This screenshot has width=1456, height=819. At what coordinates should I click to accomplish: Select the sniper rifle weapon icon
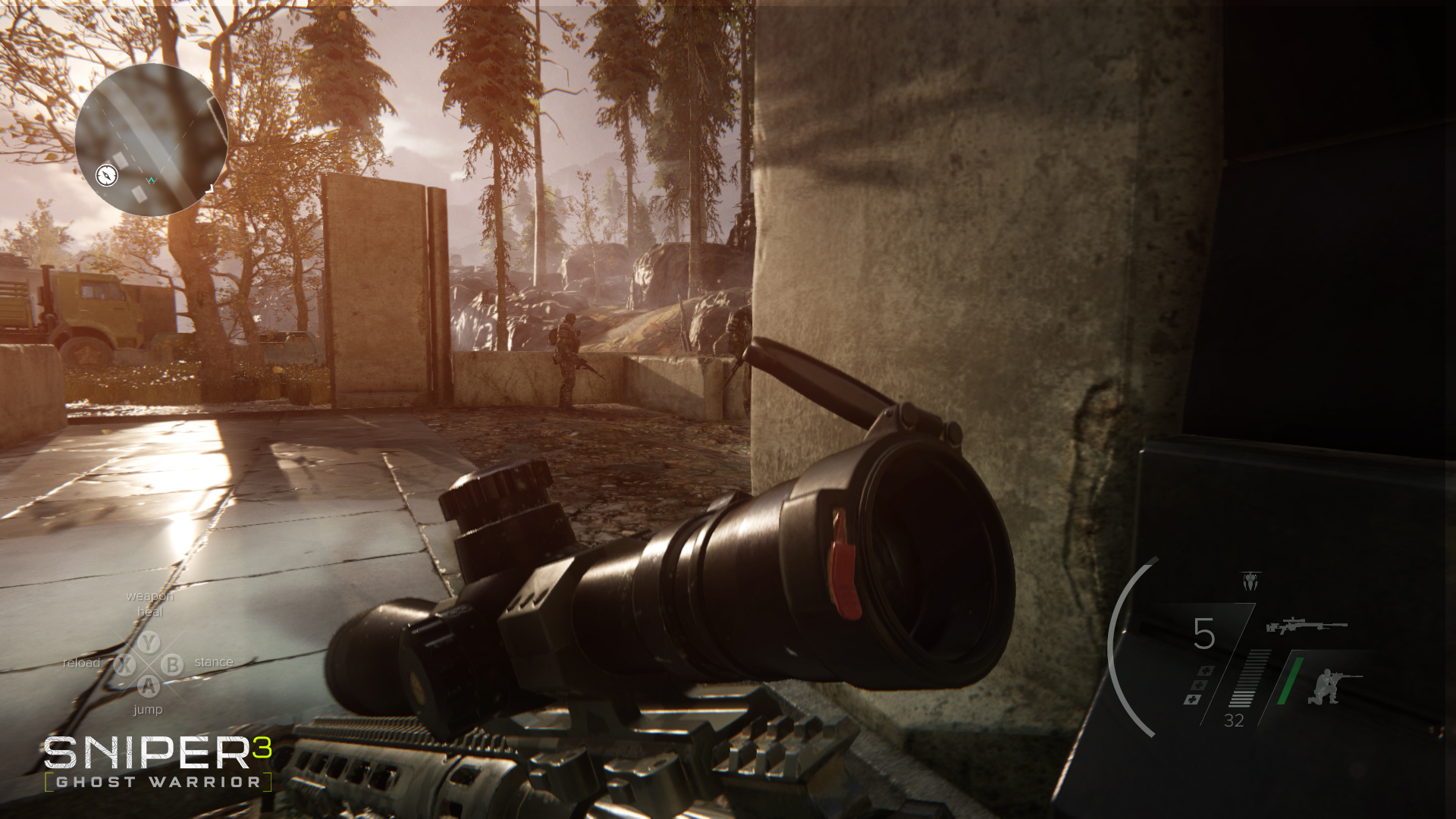pos(1308,626)
